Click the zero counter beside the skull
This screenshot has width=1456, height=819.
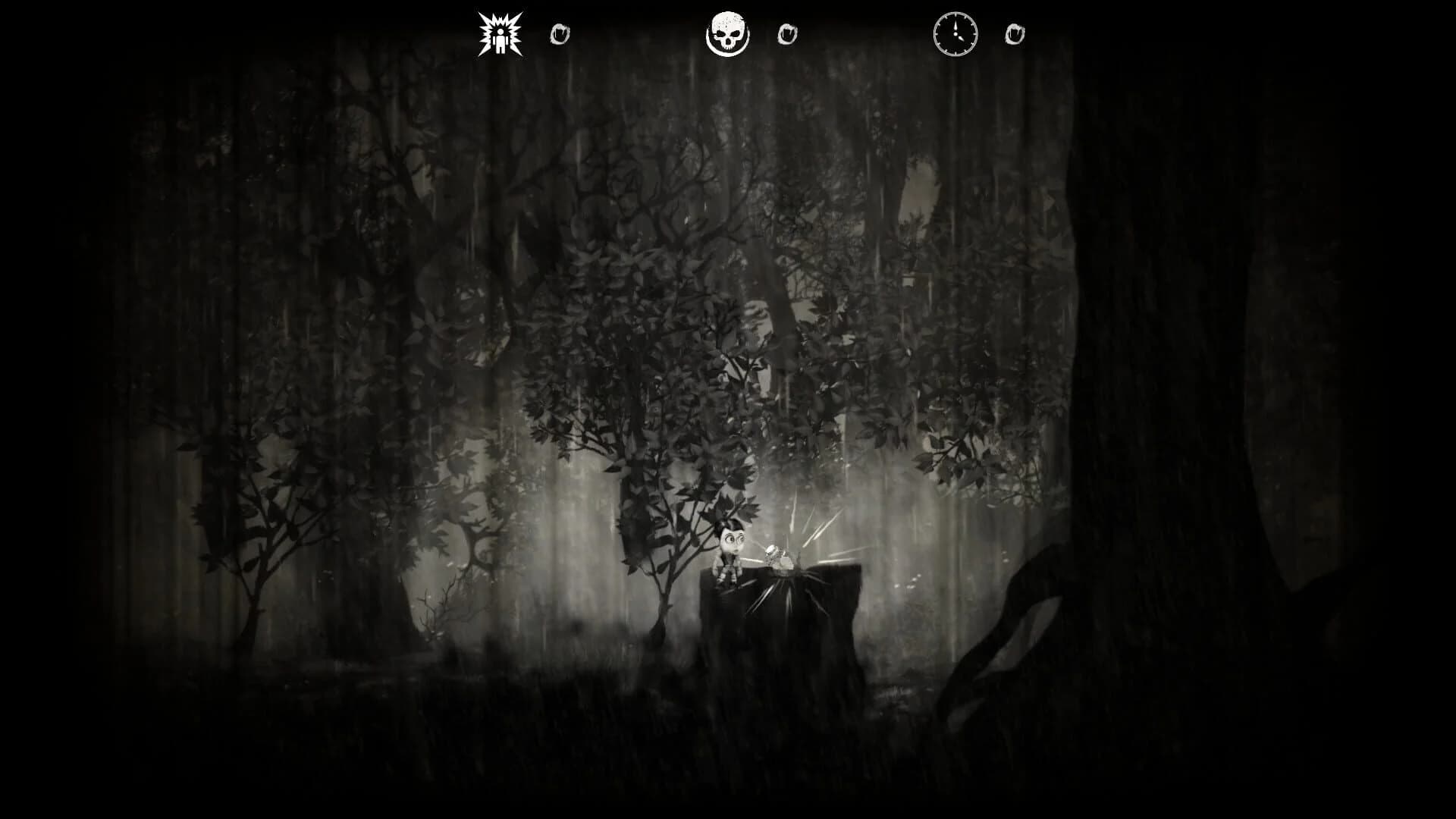(x=789, y=33)
